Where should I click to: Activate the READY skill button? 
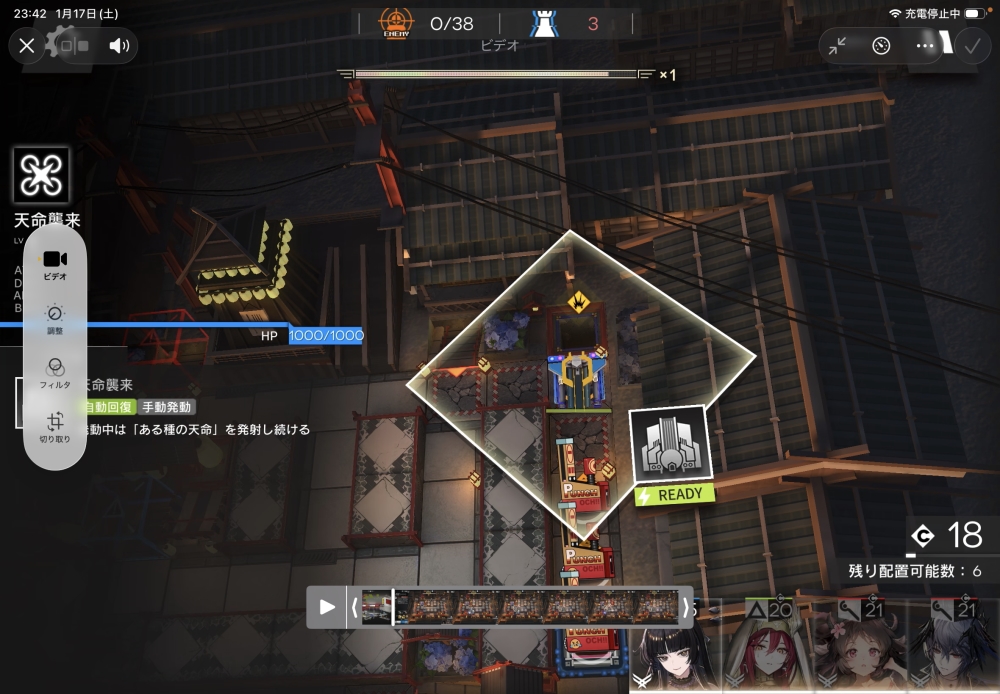(669, 457)
